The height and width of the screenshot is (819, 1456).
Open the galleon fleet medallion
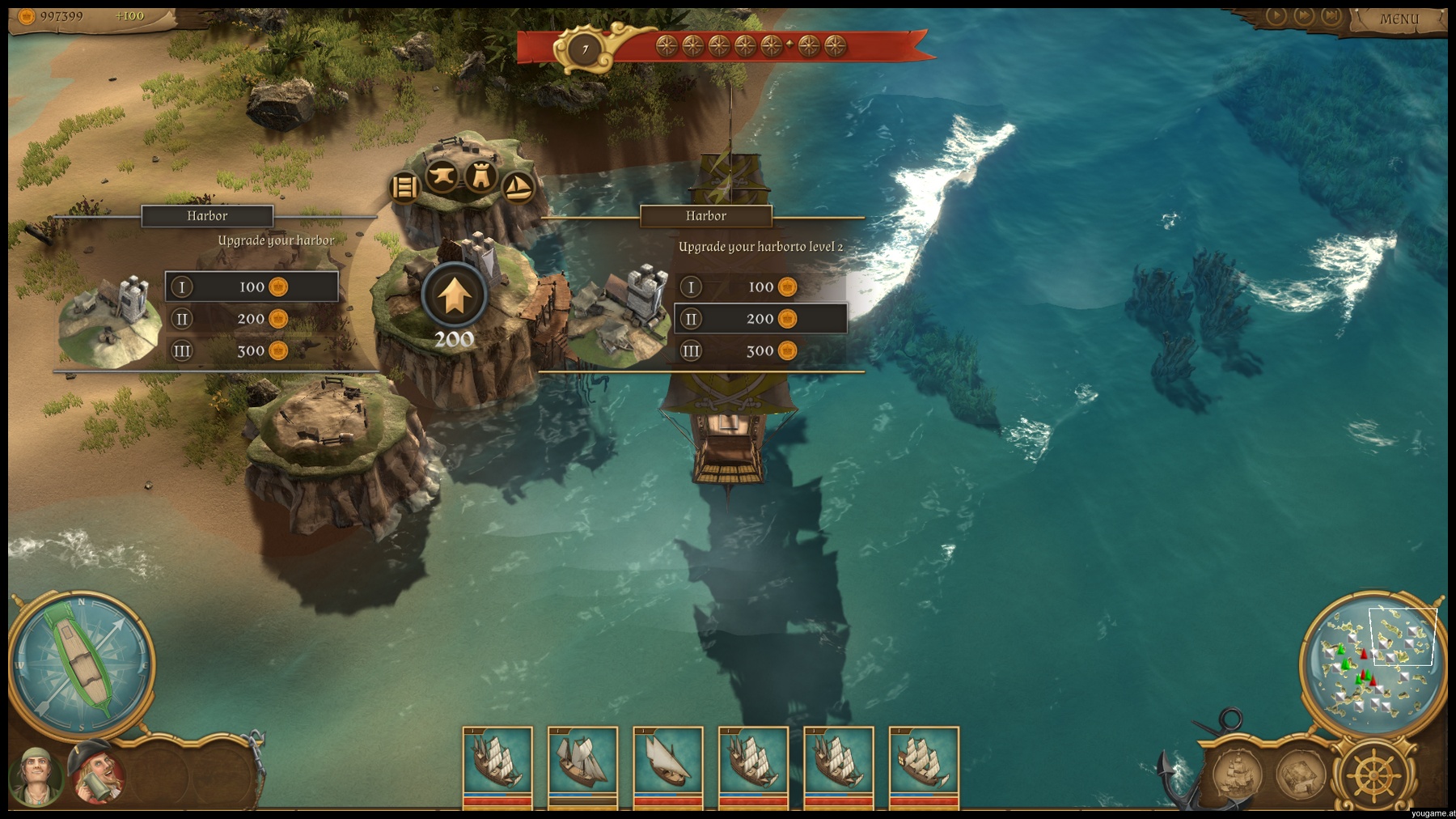(1237, 774)
